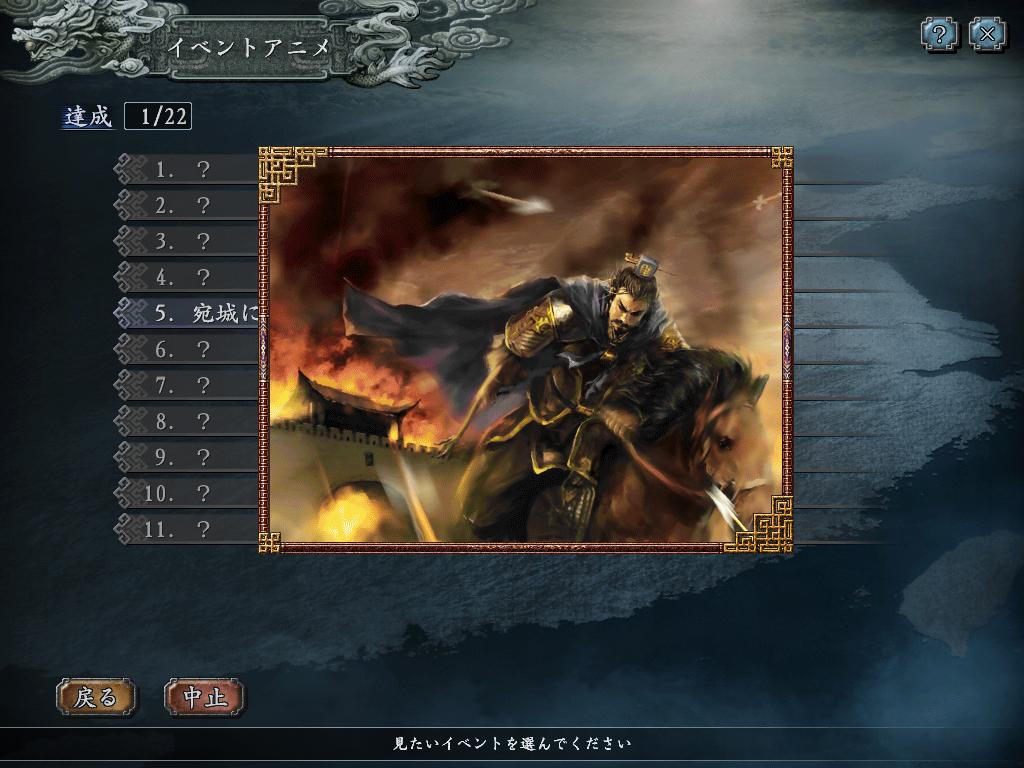Select locked event entry number 11
This screenshot has width=1024, height=768.
pyautogui.click(x=190, y=528)
